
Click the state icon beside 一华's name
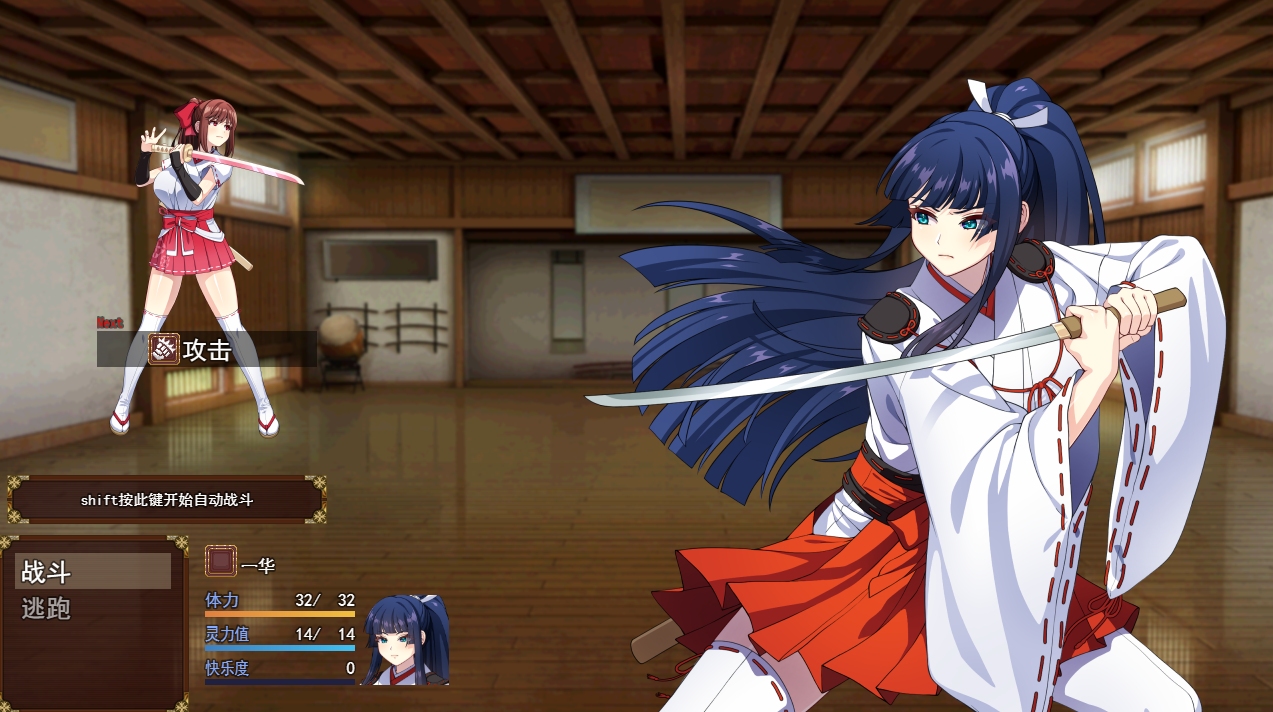click(221, 561)
